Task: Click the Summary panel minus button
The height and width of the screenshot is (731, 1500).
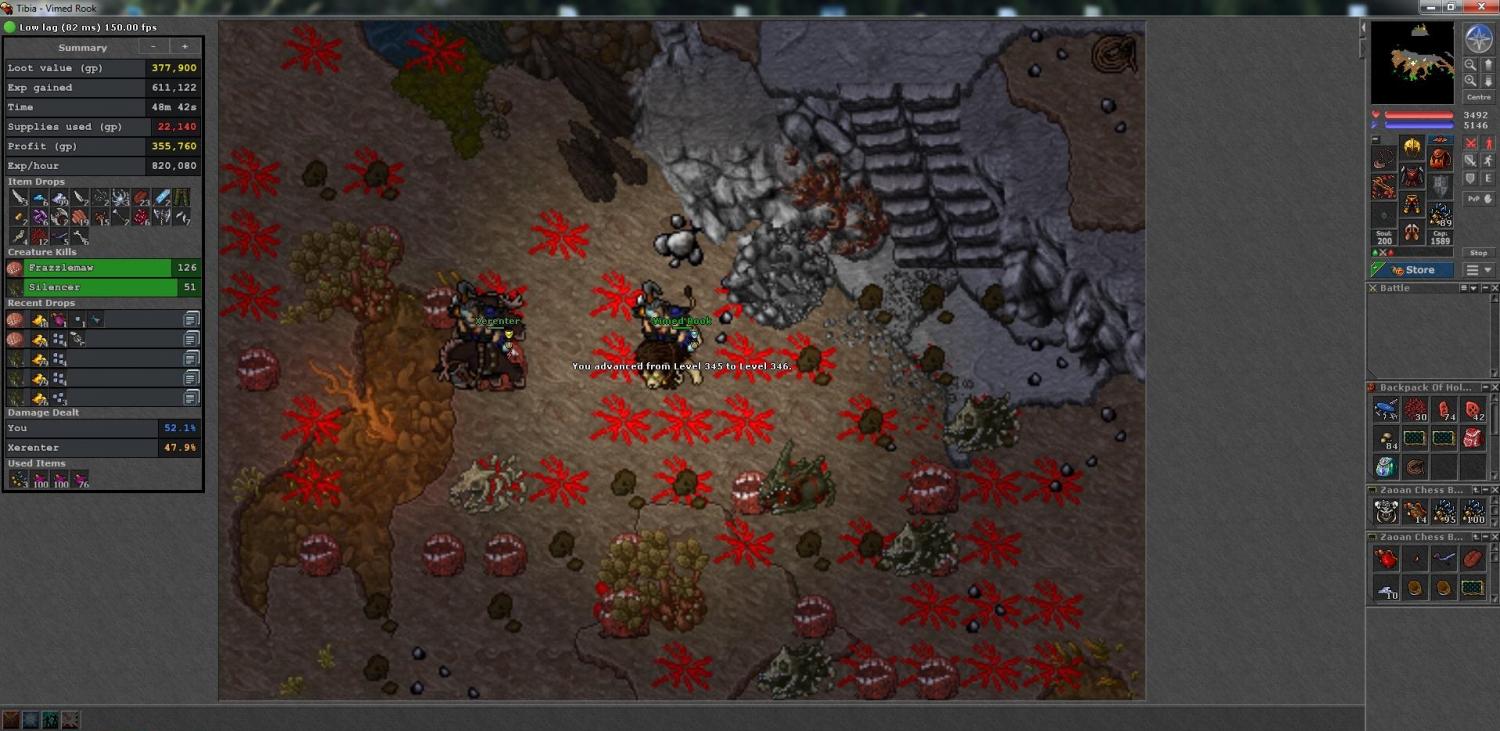Action: (153, 47)
